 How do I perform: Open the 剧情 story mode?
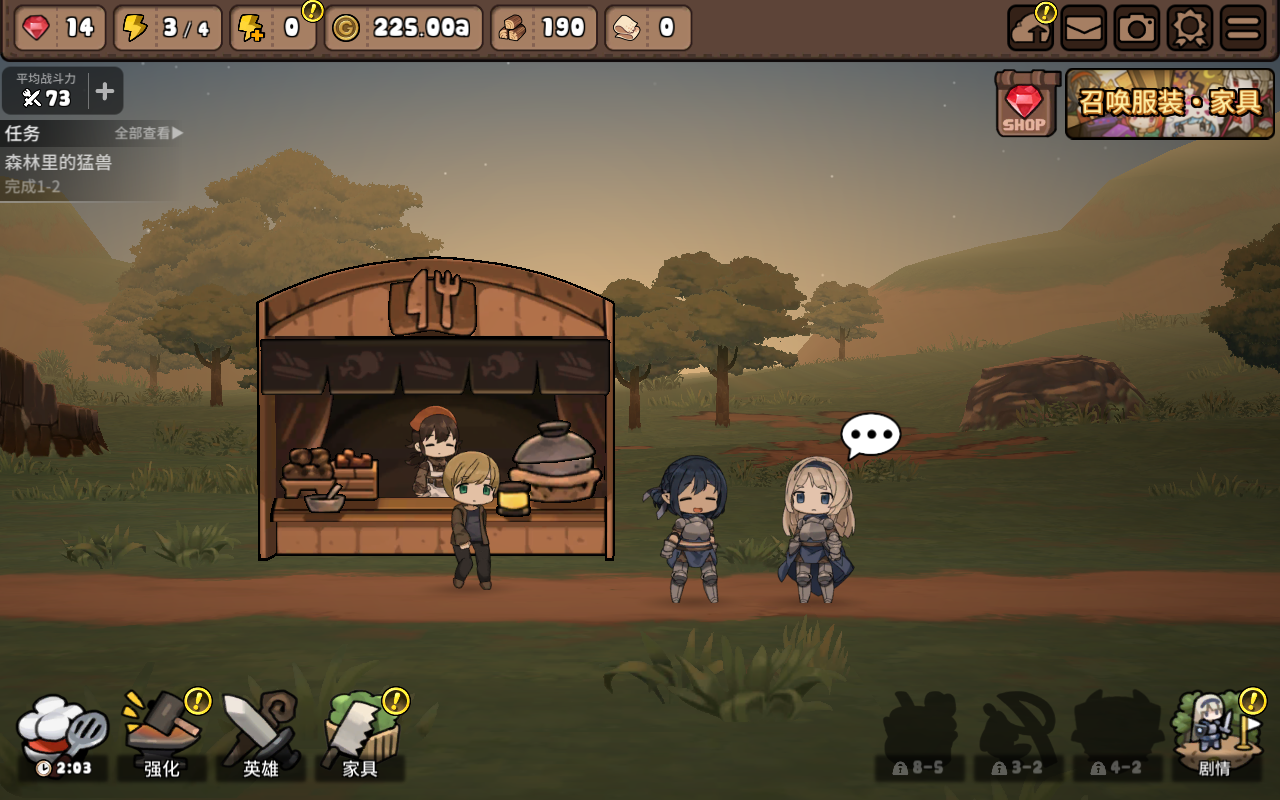click(x=1215, y=735)
